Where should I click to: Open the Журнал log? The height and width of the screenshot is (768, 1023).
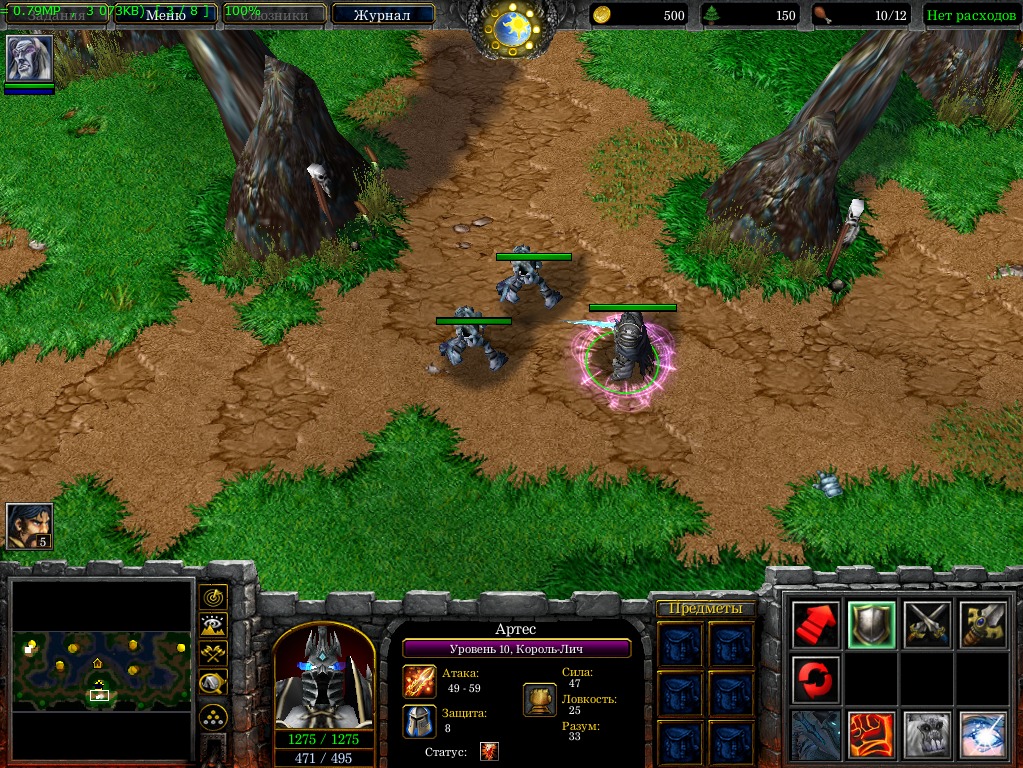pos(382,15)
